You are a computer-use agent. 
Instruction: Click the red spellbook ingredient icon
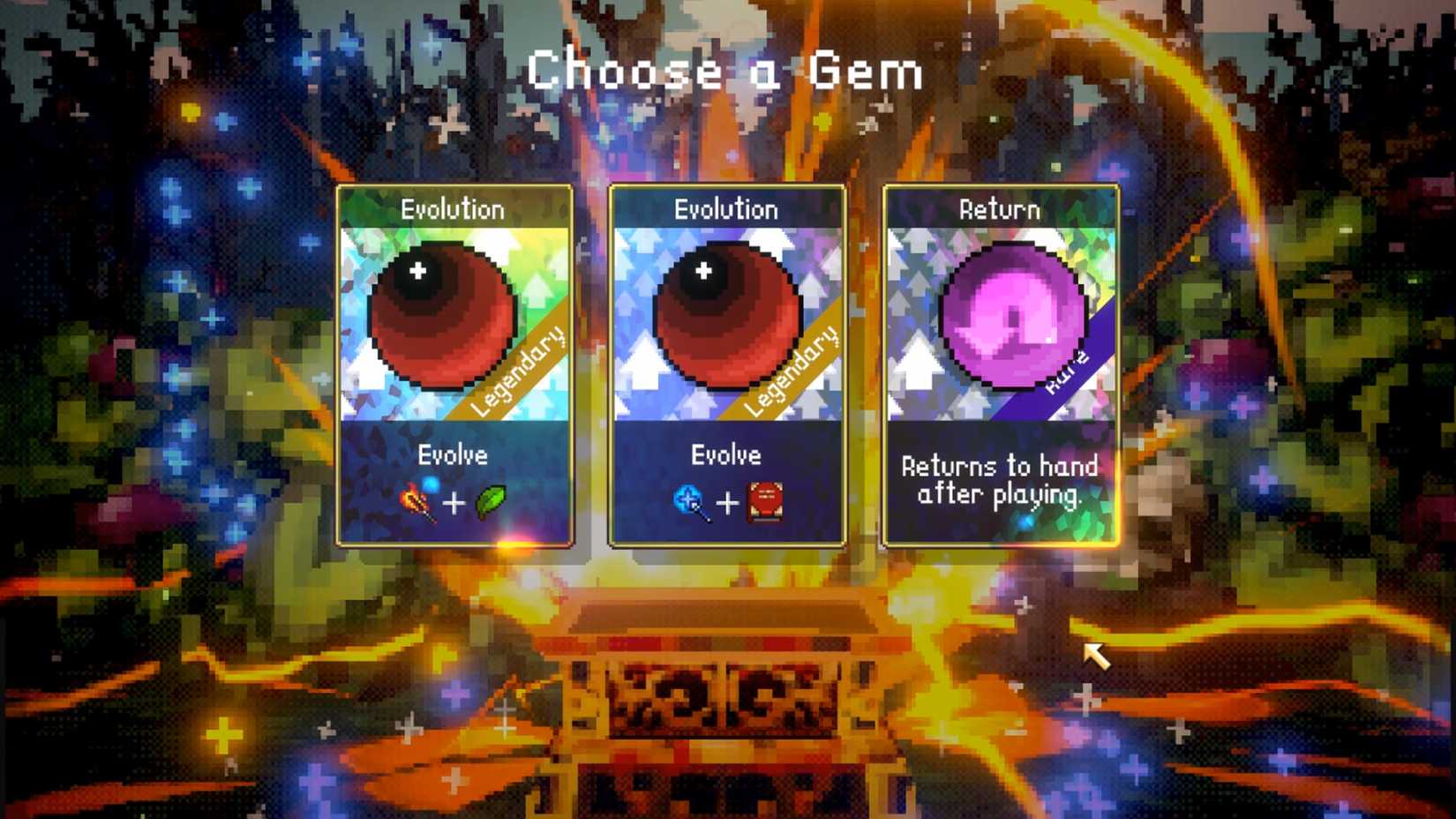(766, 500)
